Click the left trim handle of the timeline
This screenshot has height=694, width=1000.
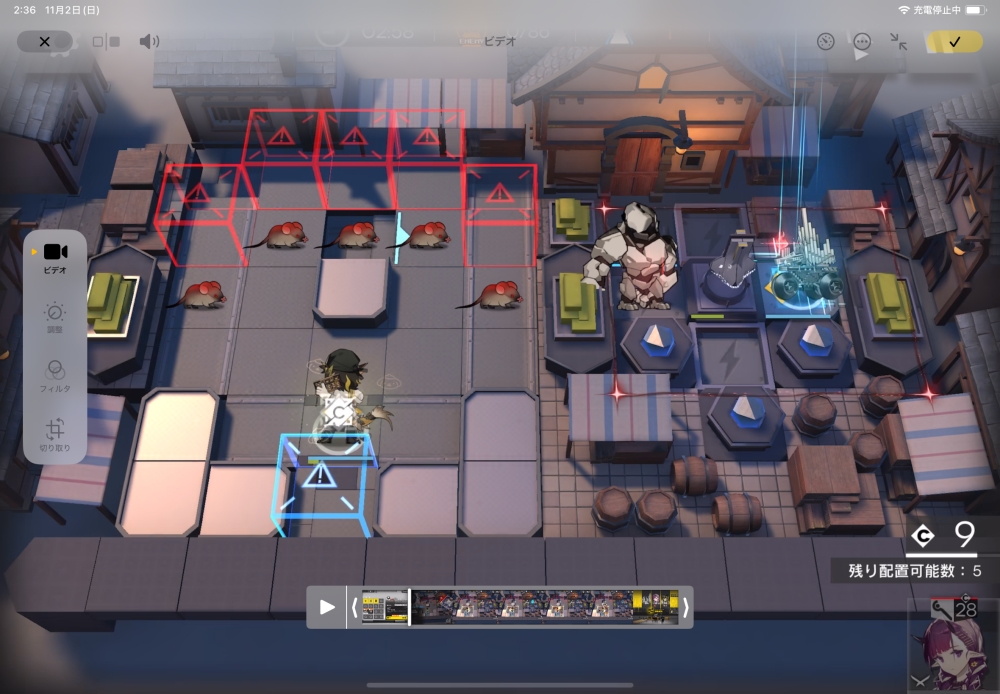coord(353,607)
